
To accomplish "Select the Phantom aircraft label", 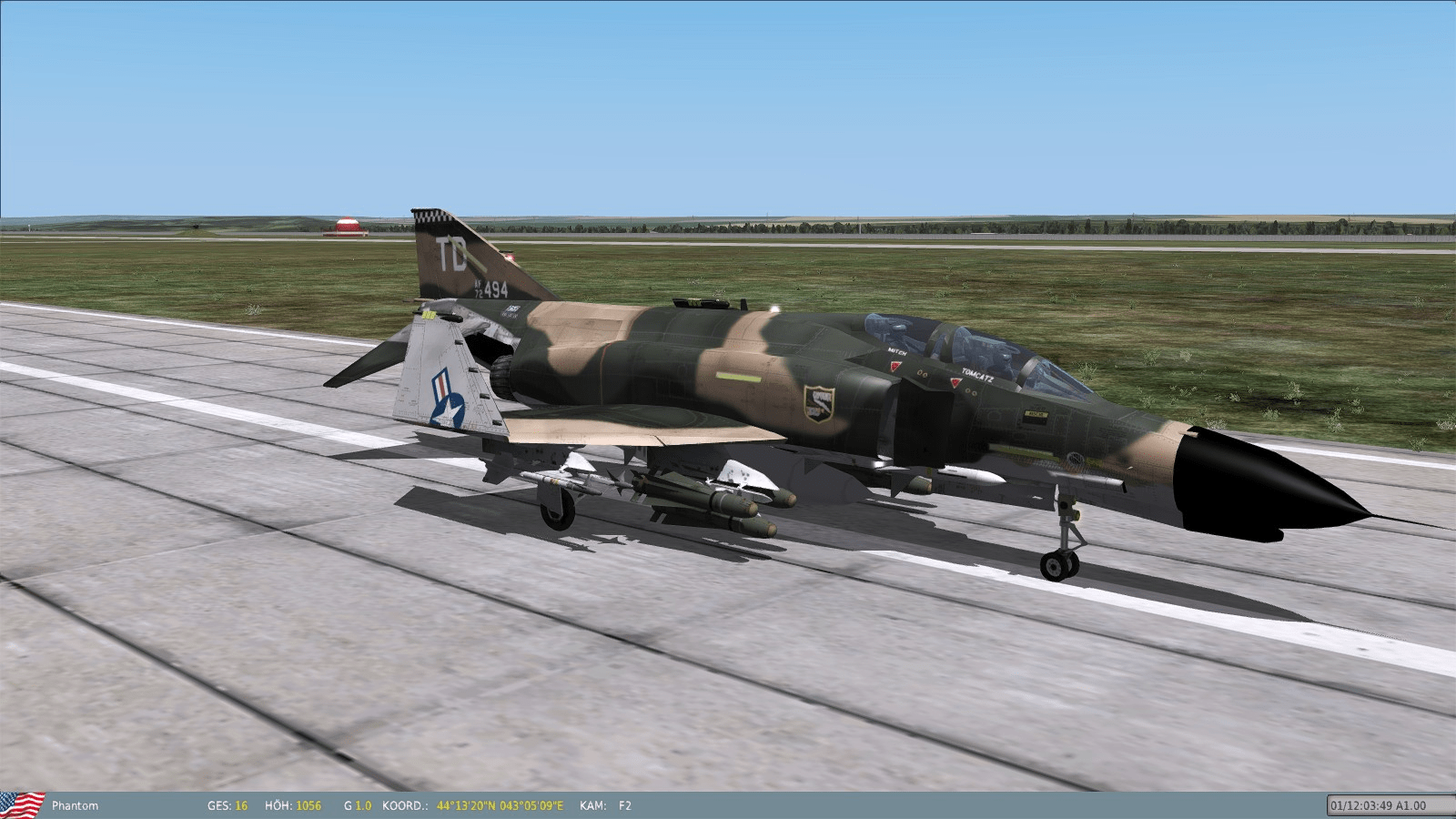I will [75, 804].
